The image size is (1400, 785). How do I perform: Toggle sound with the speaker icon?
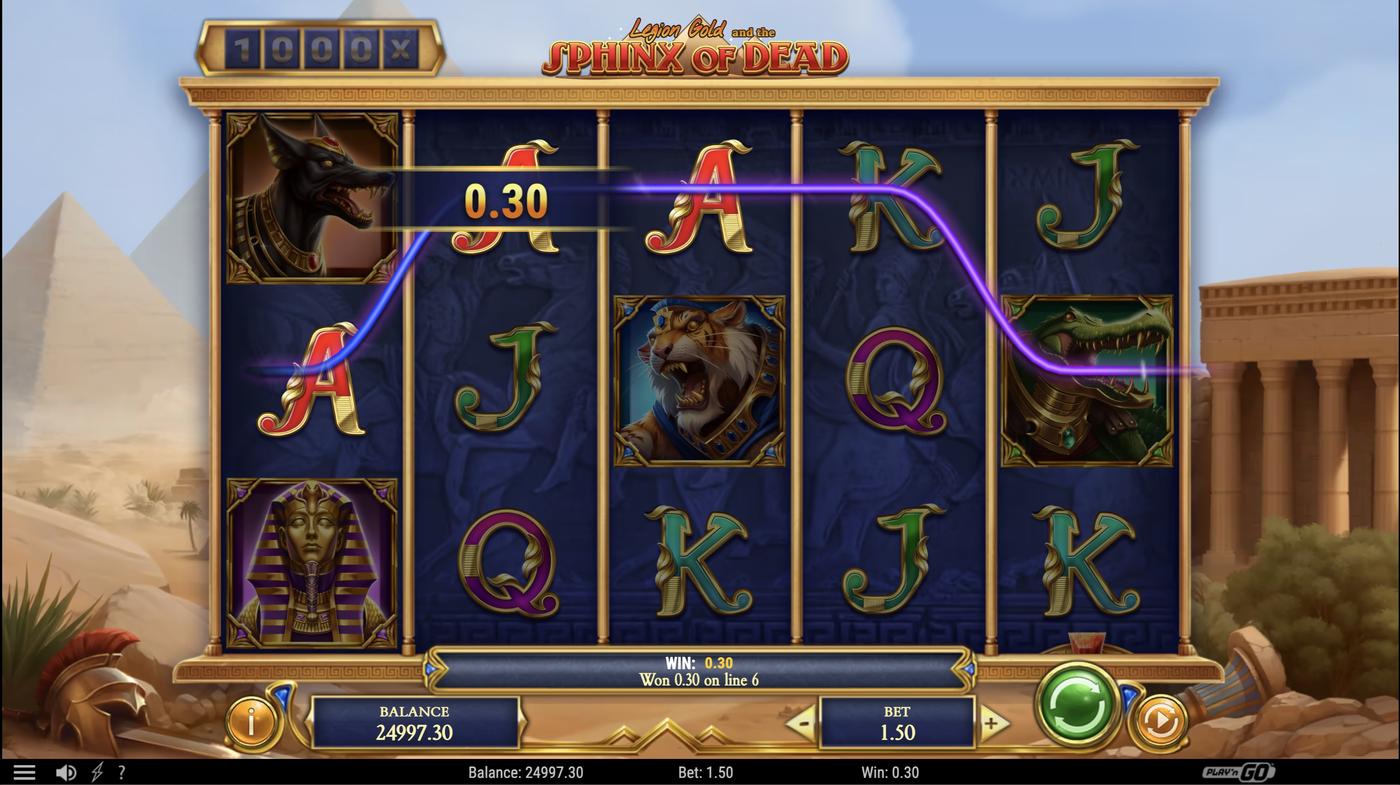pos(66,772)
